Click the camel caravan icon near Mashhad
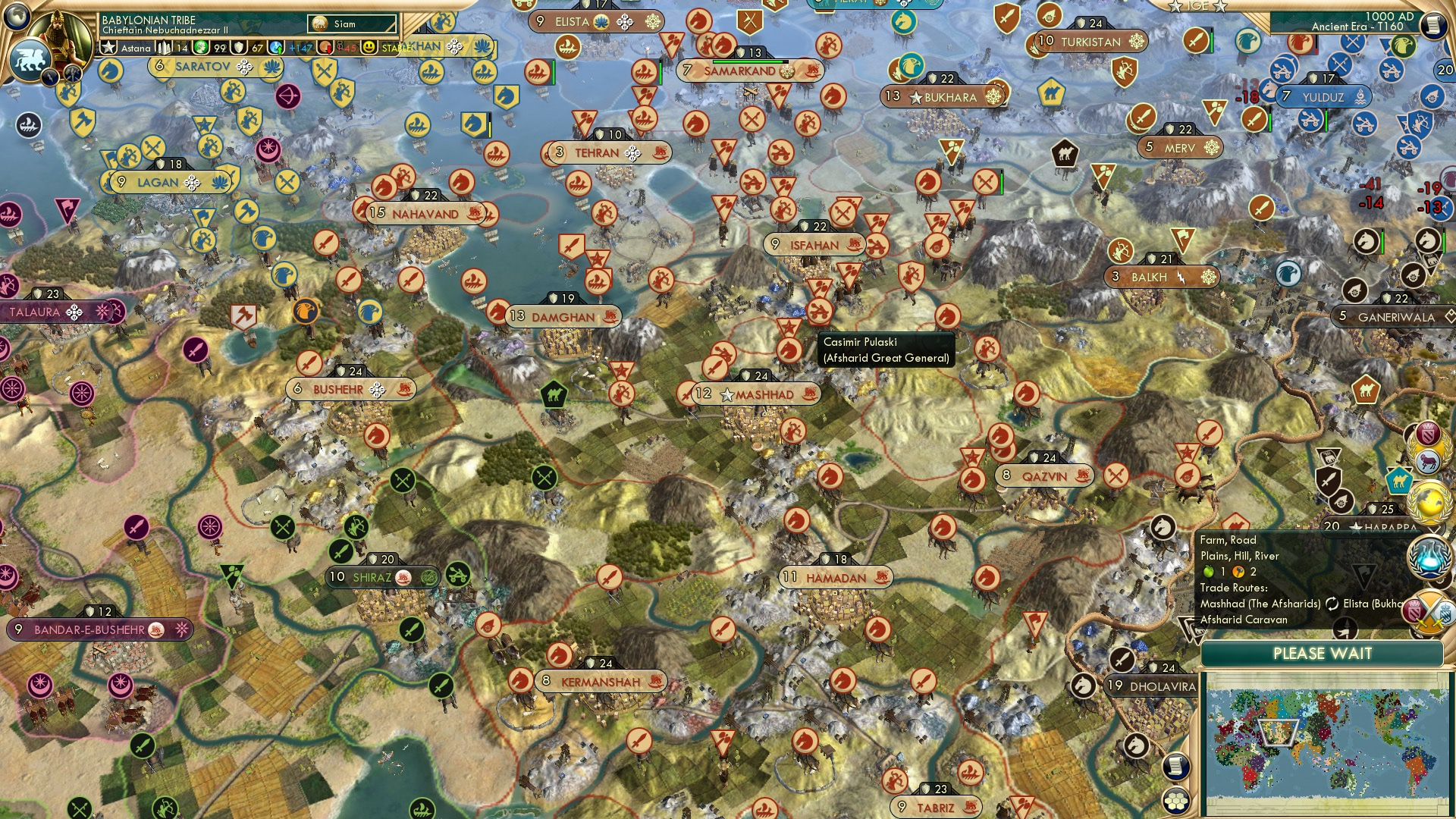1456x819 pixels. (556, 395)
